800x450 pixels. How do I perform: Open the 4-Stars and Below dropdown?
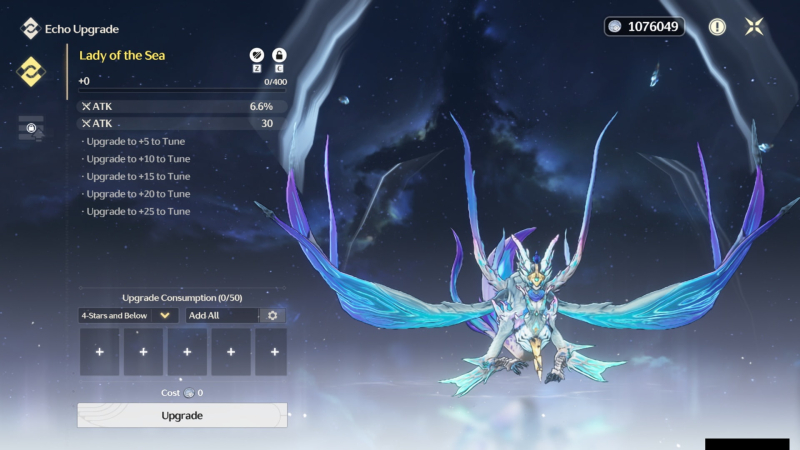tap(128, 315)
